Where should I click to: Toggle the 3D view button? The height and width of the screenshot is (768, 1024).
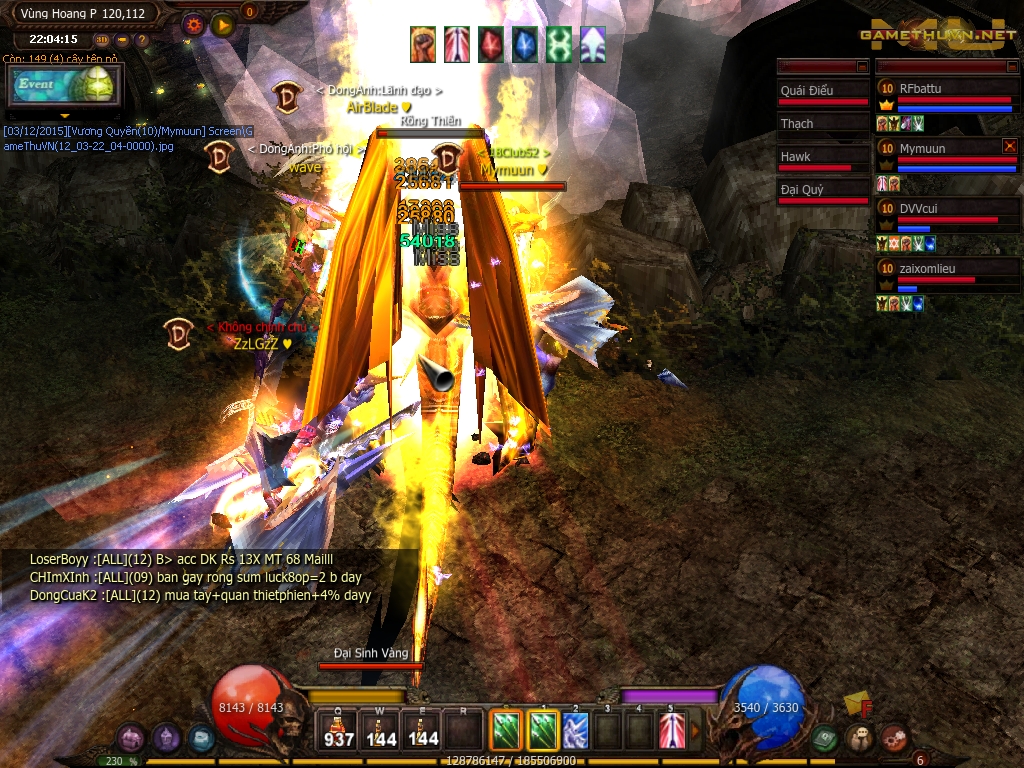click(x=102, y=40)
